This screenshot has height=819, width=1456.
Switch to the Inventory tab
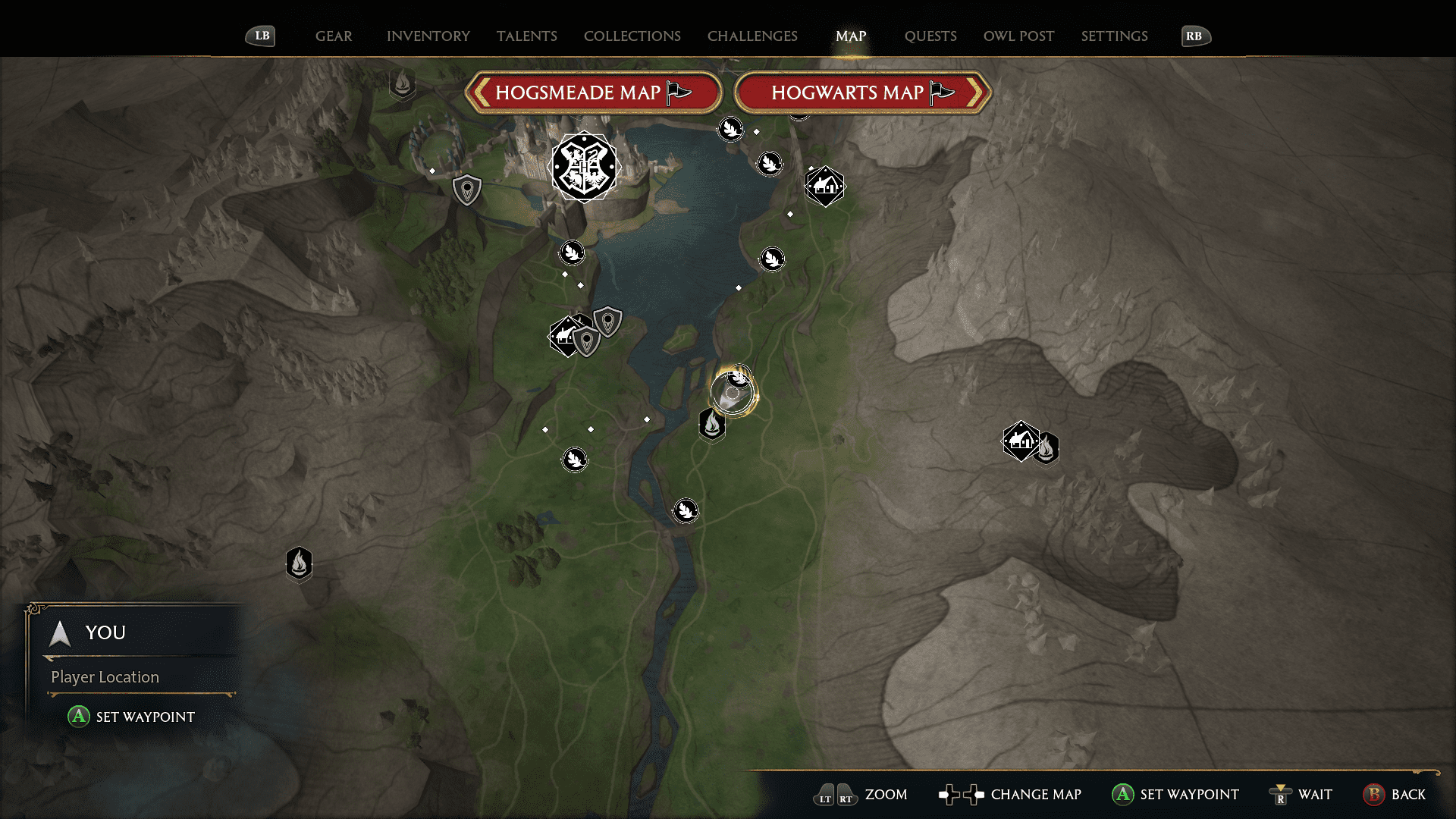tap(428, 36)
